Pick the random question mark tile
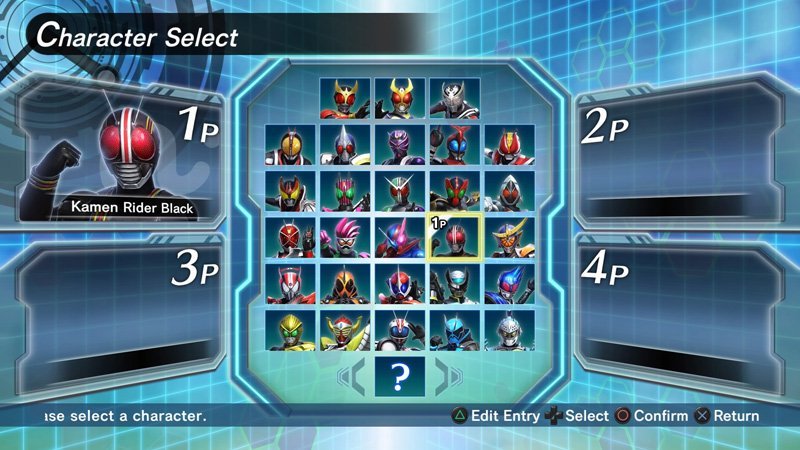 400,377
